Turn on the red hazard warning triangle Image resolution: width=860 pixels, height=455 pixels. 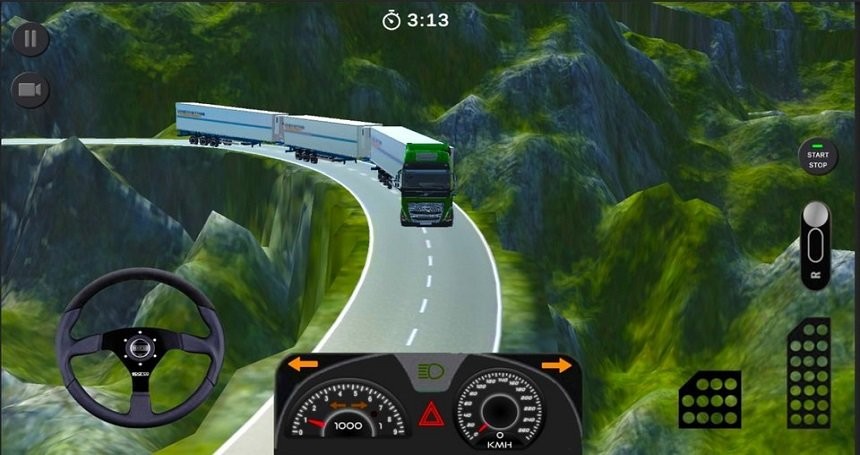pyautogui.click(x=431, y=414)
